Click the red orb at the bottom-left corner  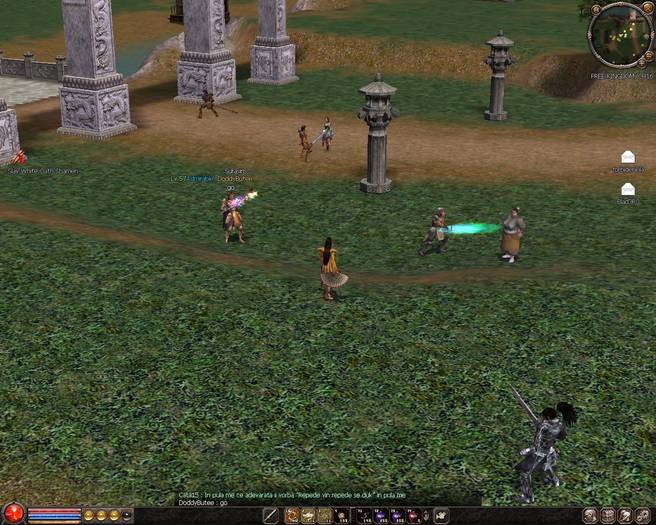coord(12,515)
